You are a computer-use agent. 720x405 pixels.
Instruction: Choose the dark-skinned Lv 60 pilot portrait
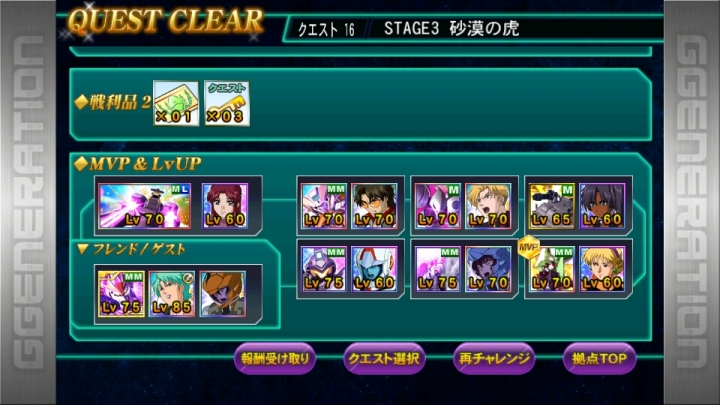pos(603,205)
